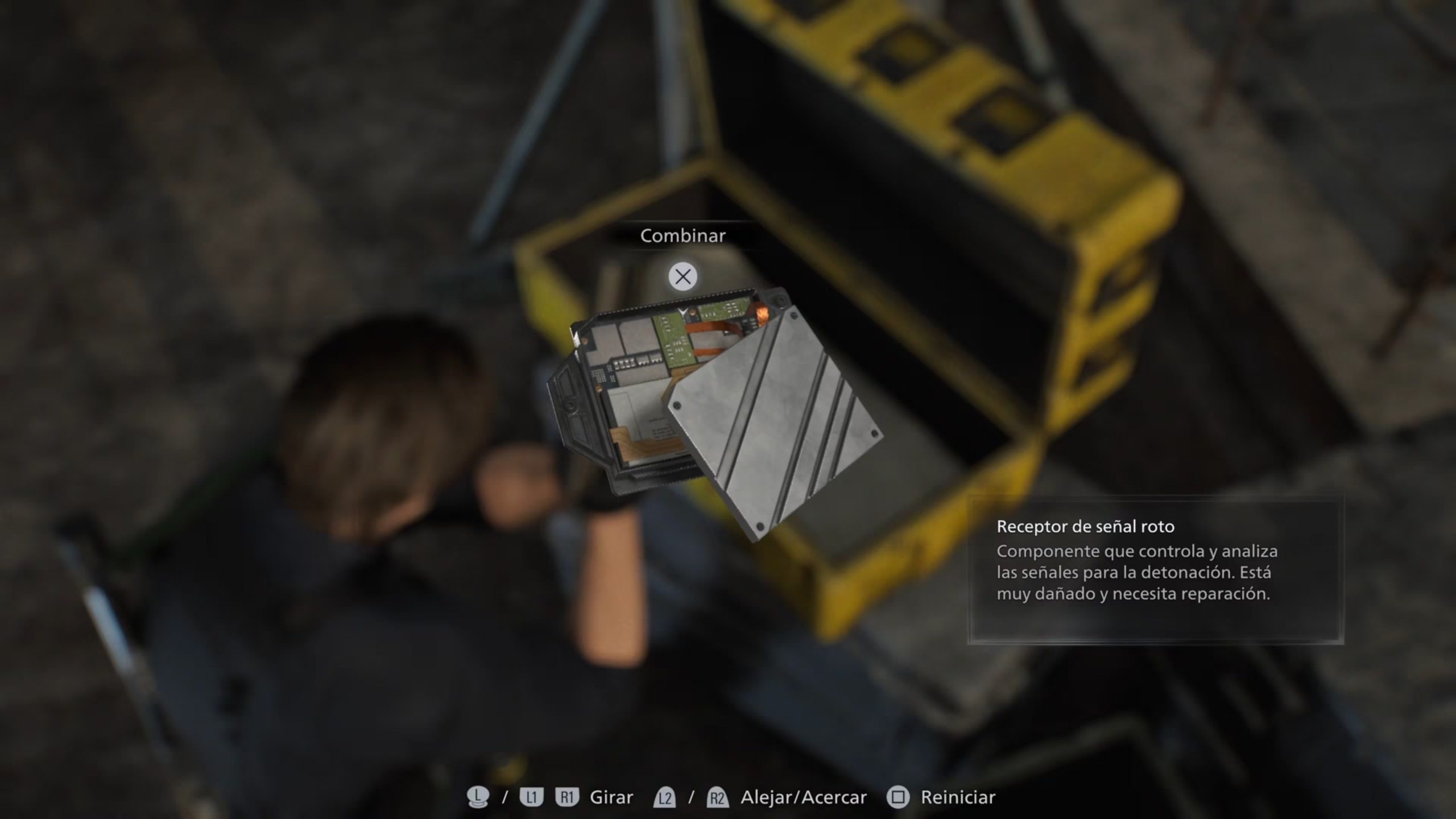
Task: Click the left analog stick icon
Action: click(478, 796)
